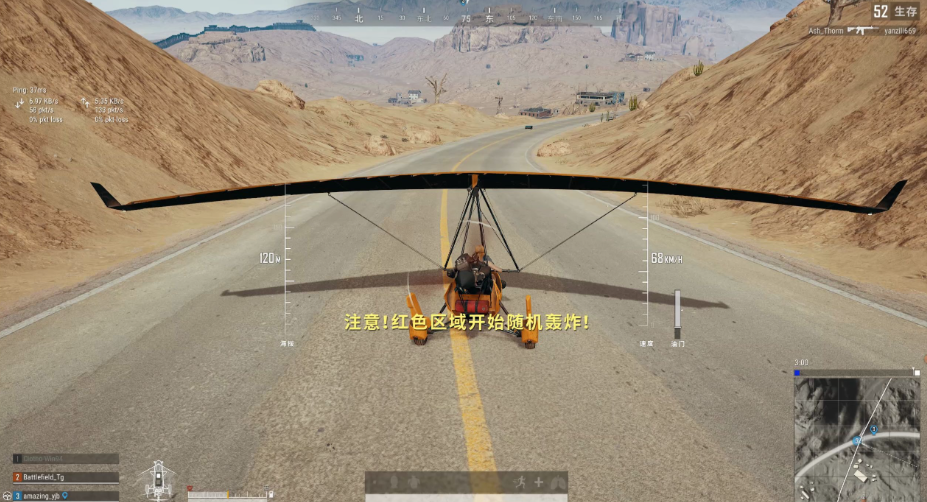Viewport: 927px width, 502px height.
Task: Click the glider vehicle seat diagram
Action: point(159,479)
